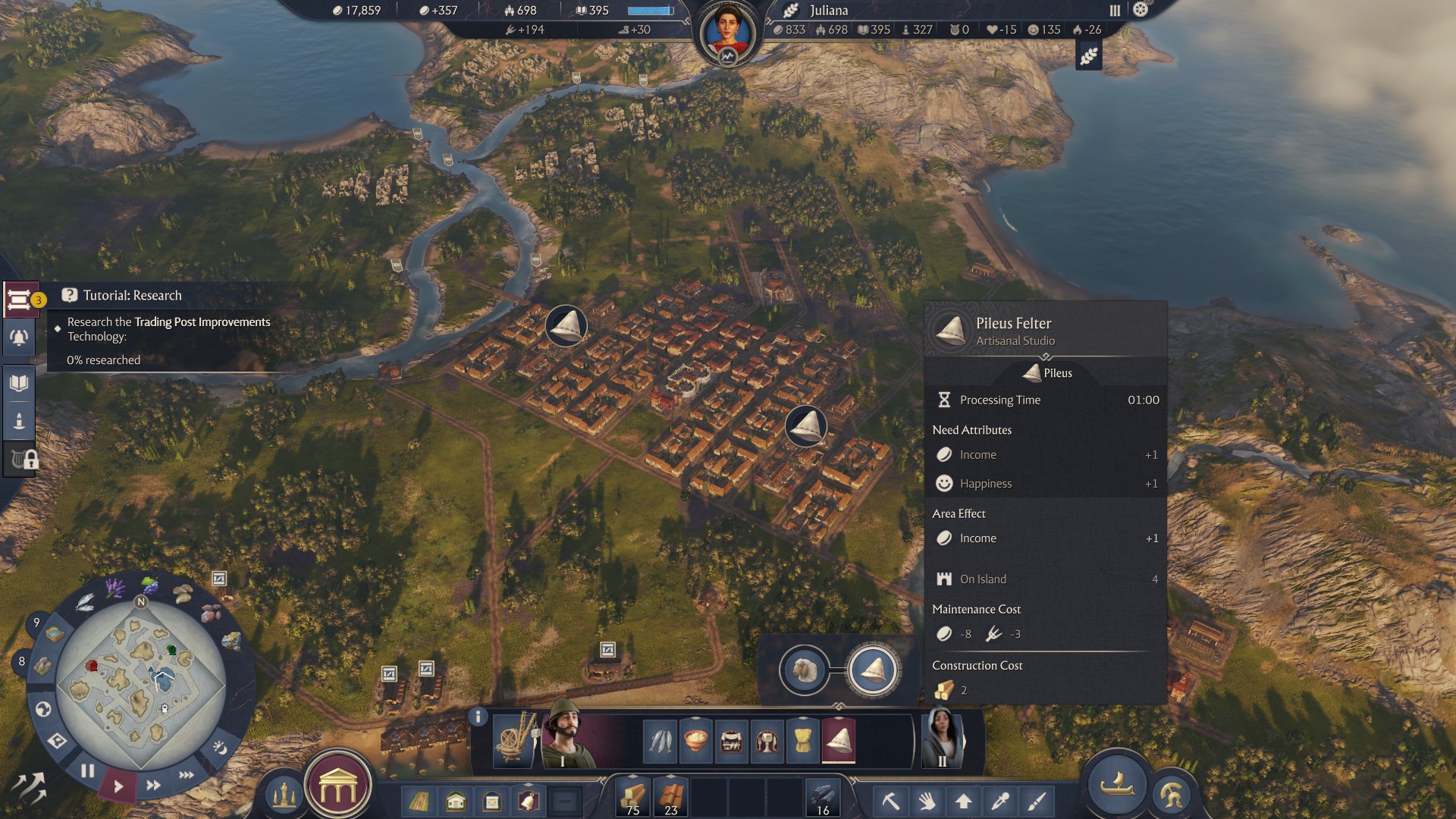
Task: Set game speed to double fast-forward
Action: 153,785
